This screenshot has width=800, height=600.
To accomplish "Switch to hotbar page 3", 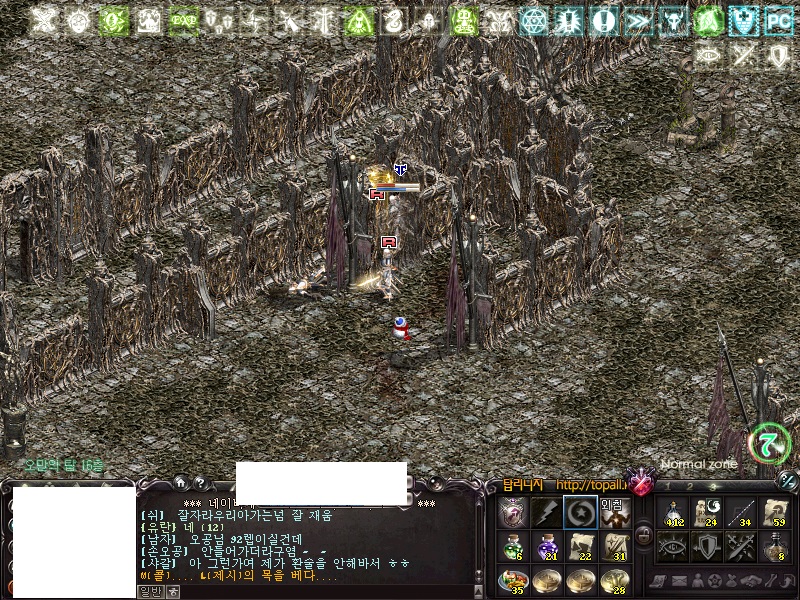I will [715, 487].
